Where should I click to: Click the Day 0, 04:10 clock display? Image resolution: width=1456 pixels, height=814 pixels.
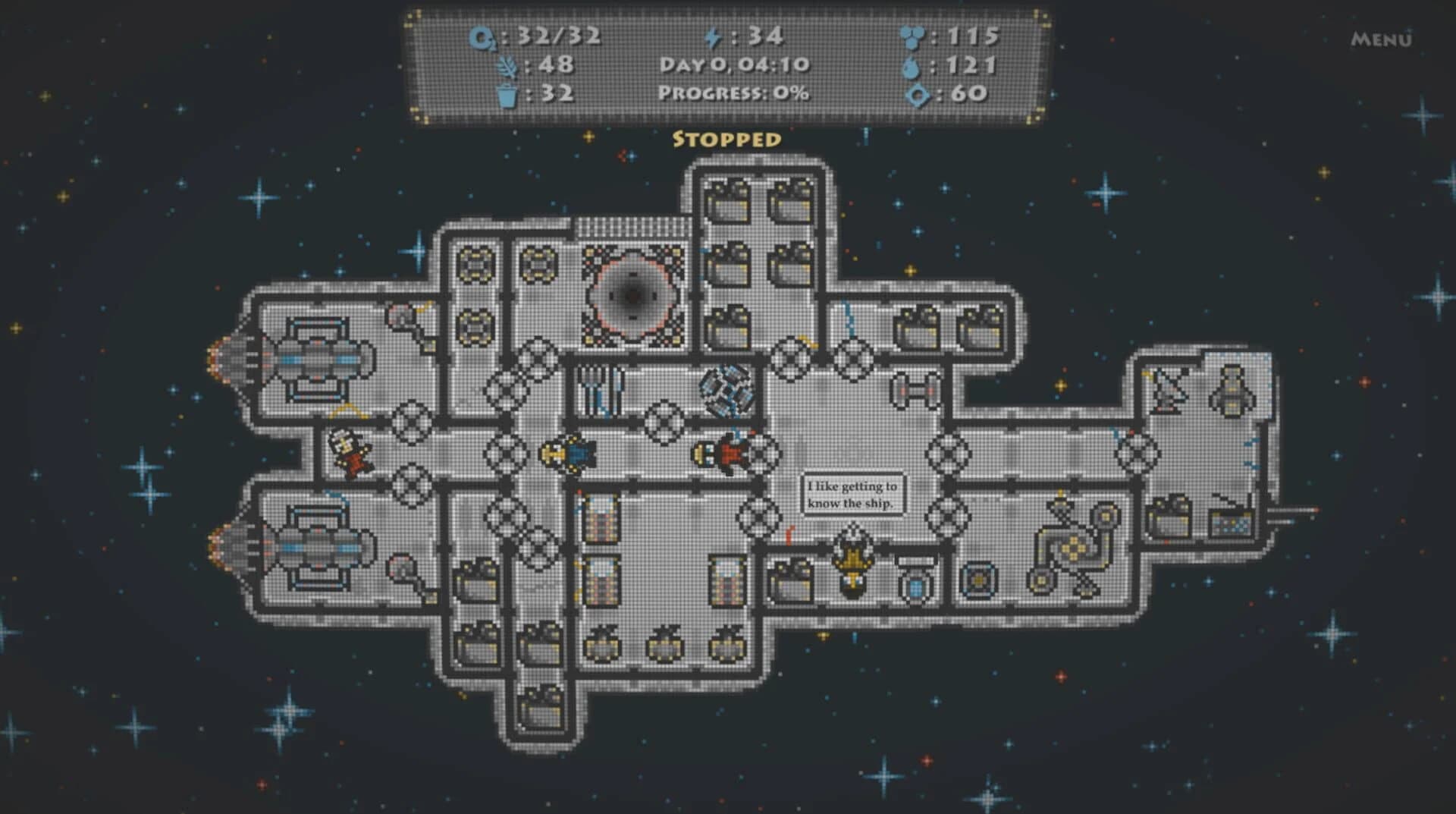click(734, 65)
